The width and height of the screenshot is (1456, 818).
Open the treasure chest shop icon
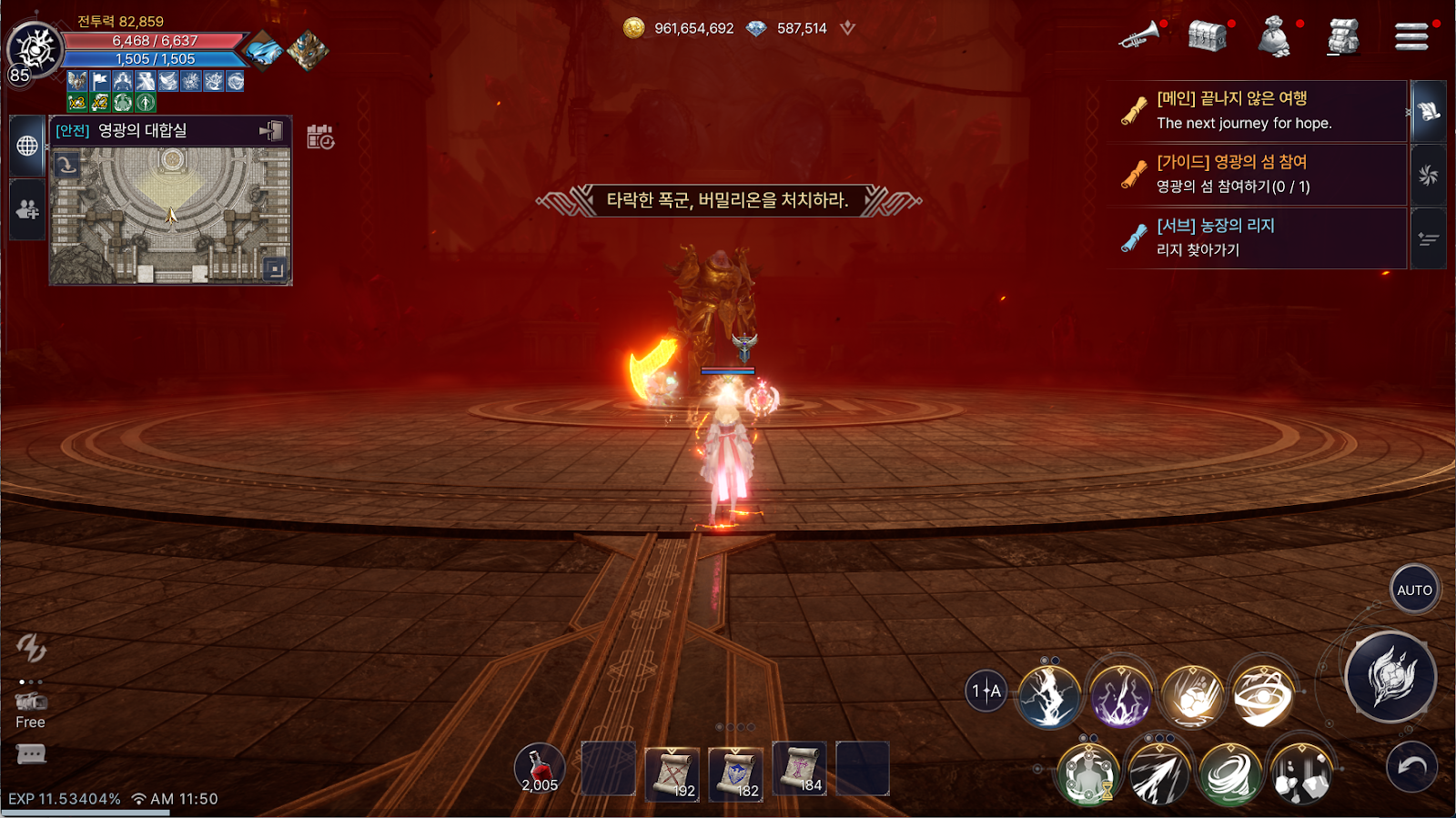(x=1208, y=36)
